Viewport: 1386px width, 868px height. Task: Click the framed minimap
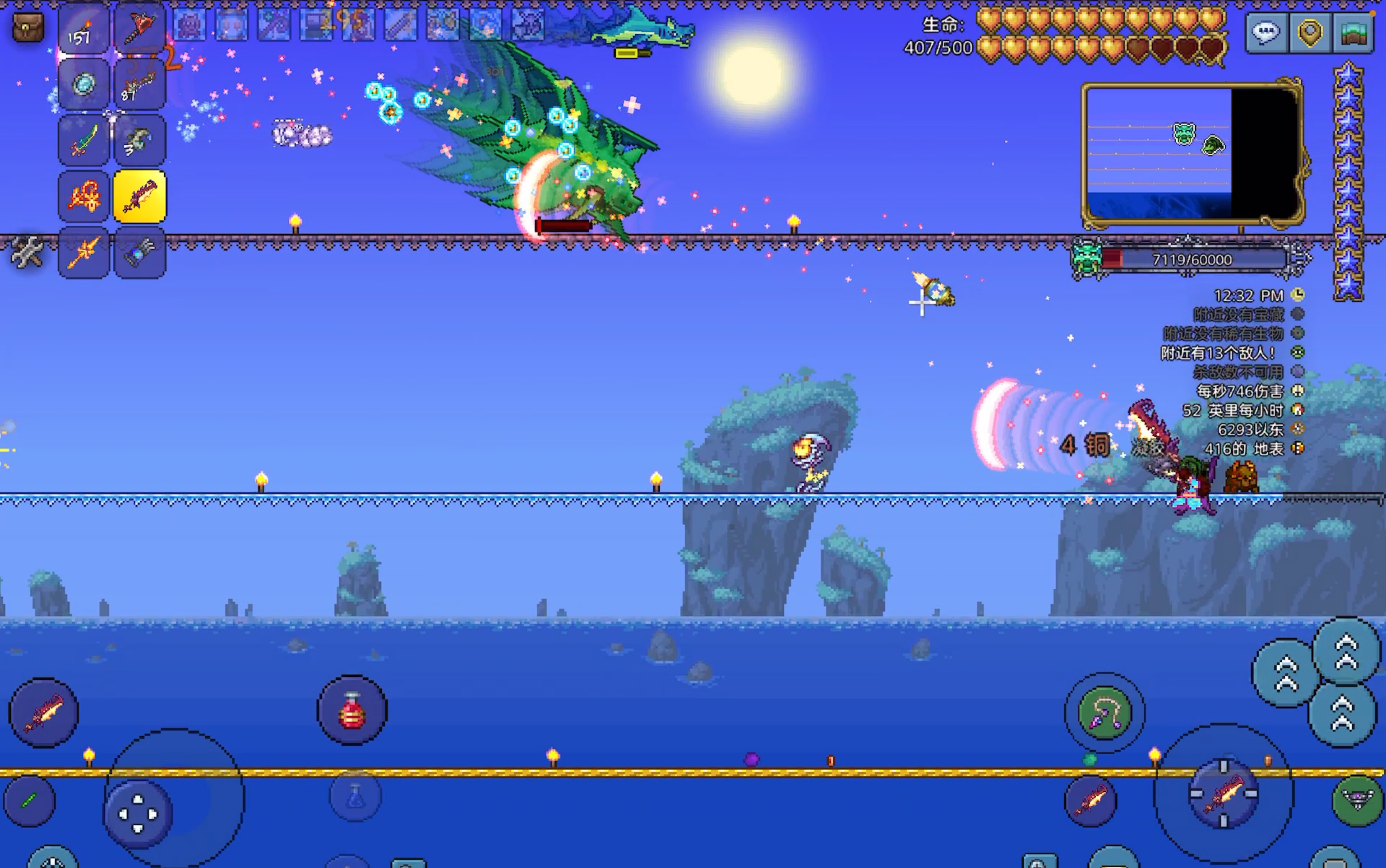[1191, 152]
